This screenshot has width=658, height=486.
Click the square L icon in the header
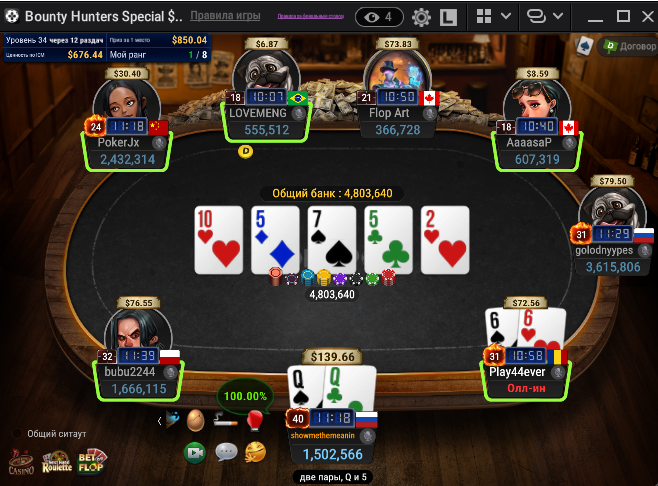(449, 17)
